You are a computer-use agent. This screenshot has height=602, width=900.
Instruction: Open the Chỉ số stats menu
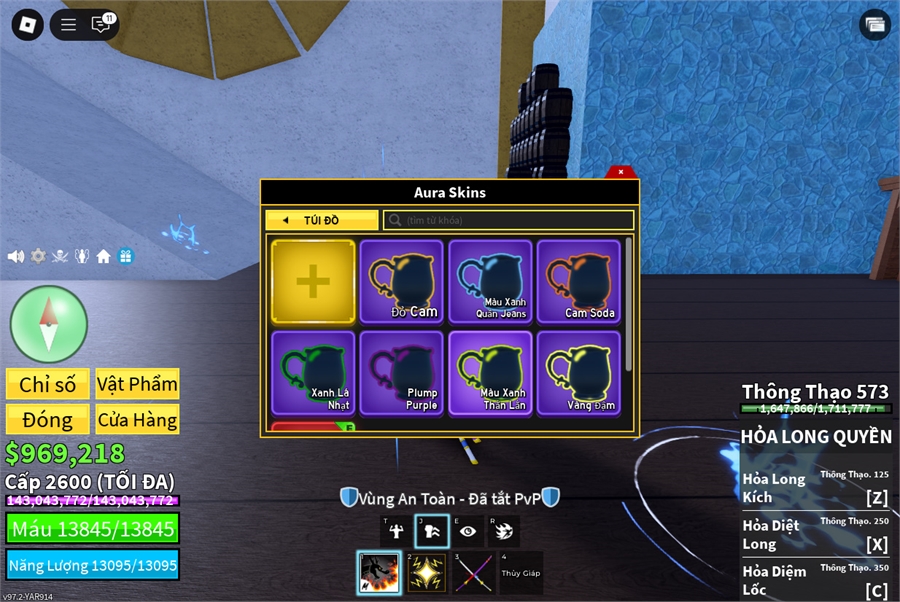tap(47, 384)
